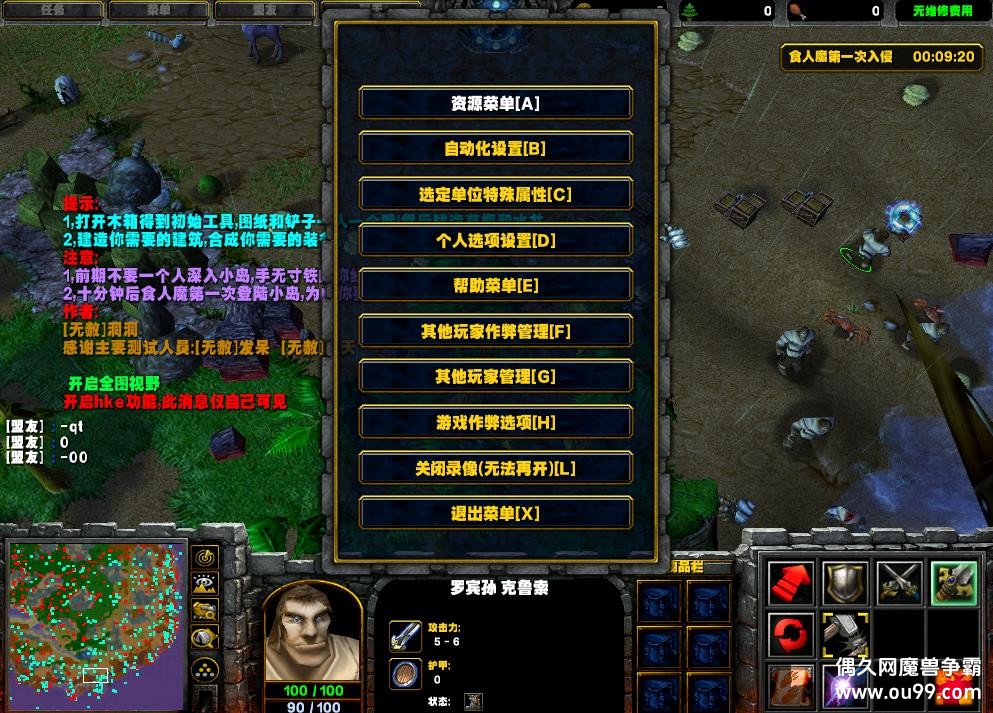Choose 选定单位特殊属性[C] option
993x713 pixels.
click(x=495, y=195)
